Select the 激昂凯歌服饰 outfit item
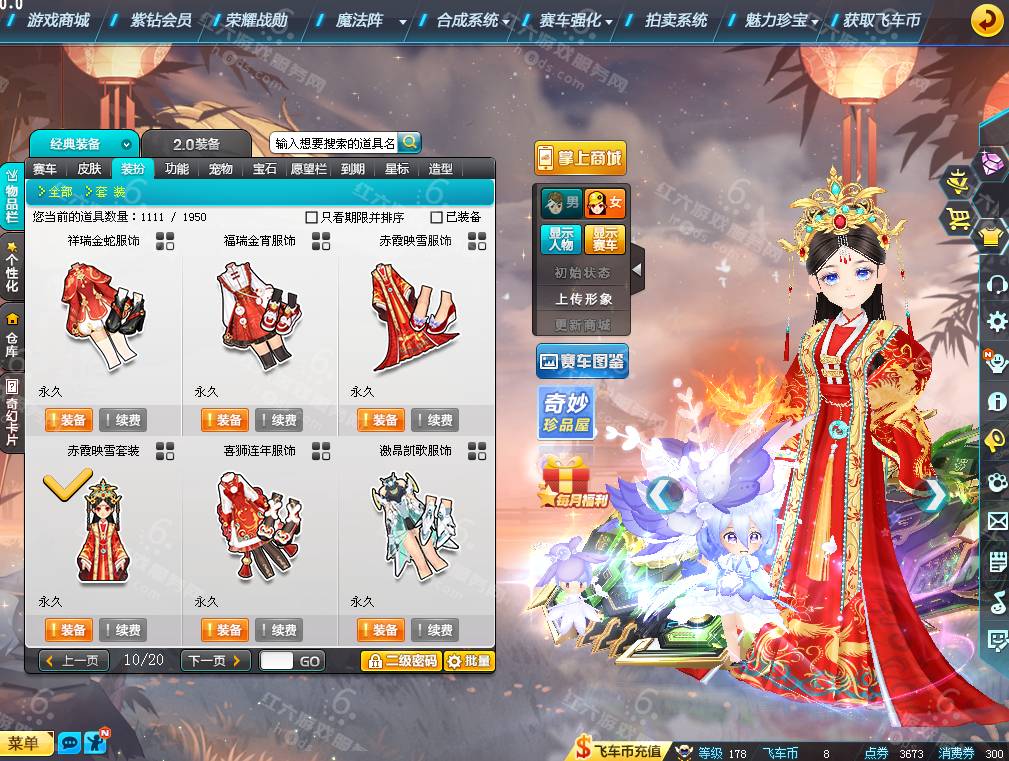Image resolution: width=1009 pixels, height=761 pixels. pos(415,525)
